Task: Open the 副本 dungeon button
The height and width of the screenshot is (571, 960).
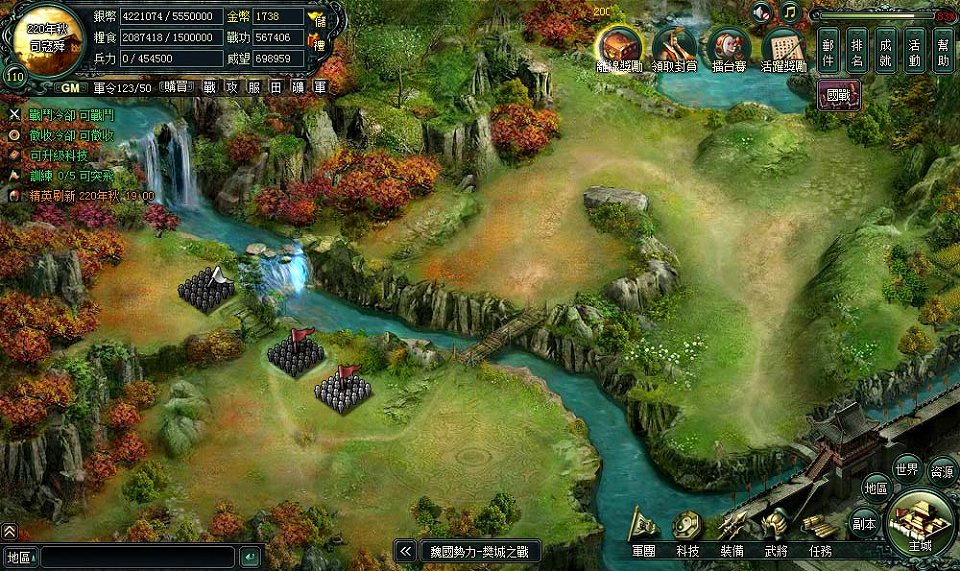Action: [x=864, y=522]
